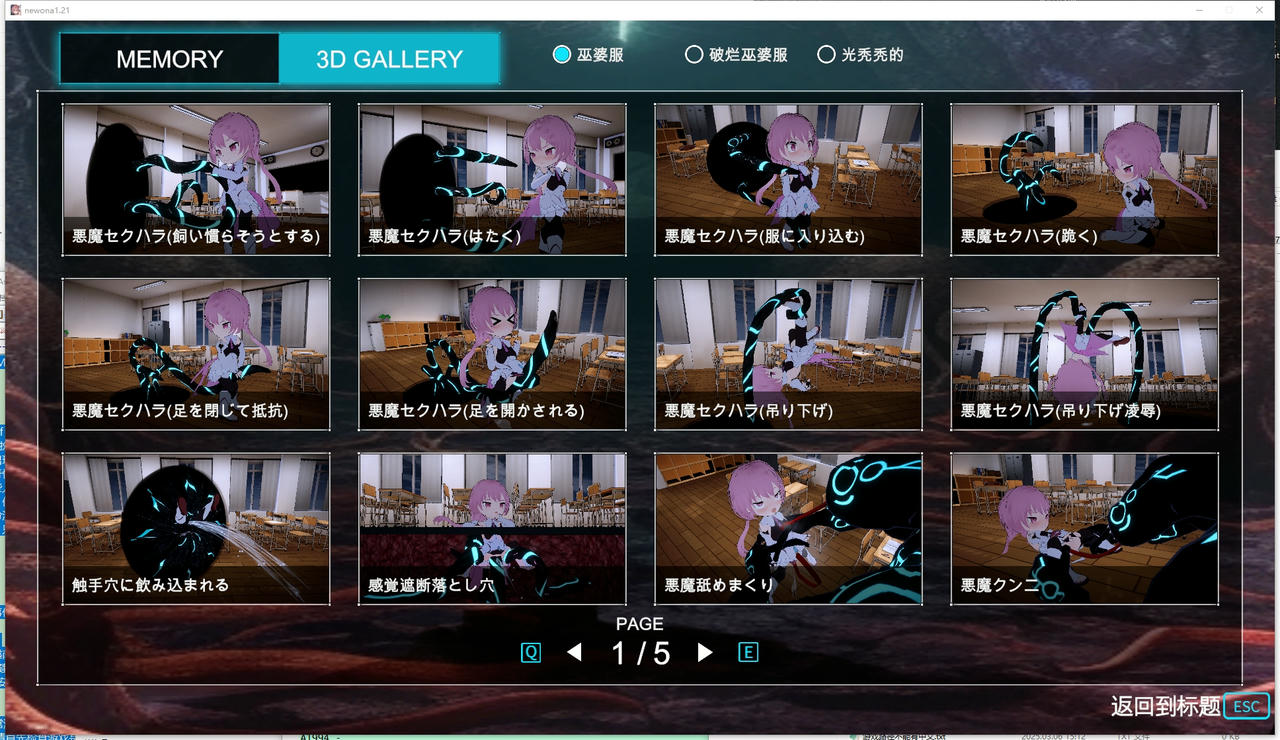Open the 悪魔舐めまくり scene thumbnail

[x=788, y=527]
